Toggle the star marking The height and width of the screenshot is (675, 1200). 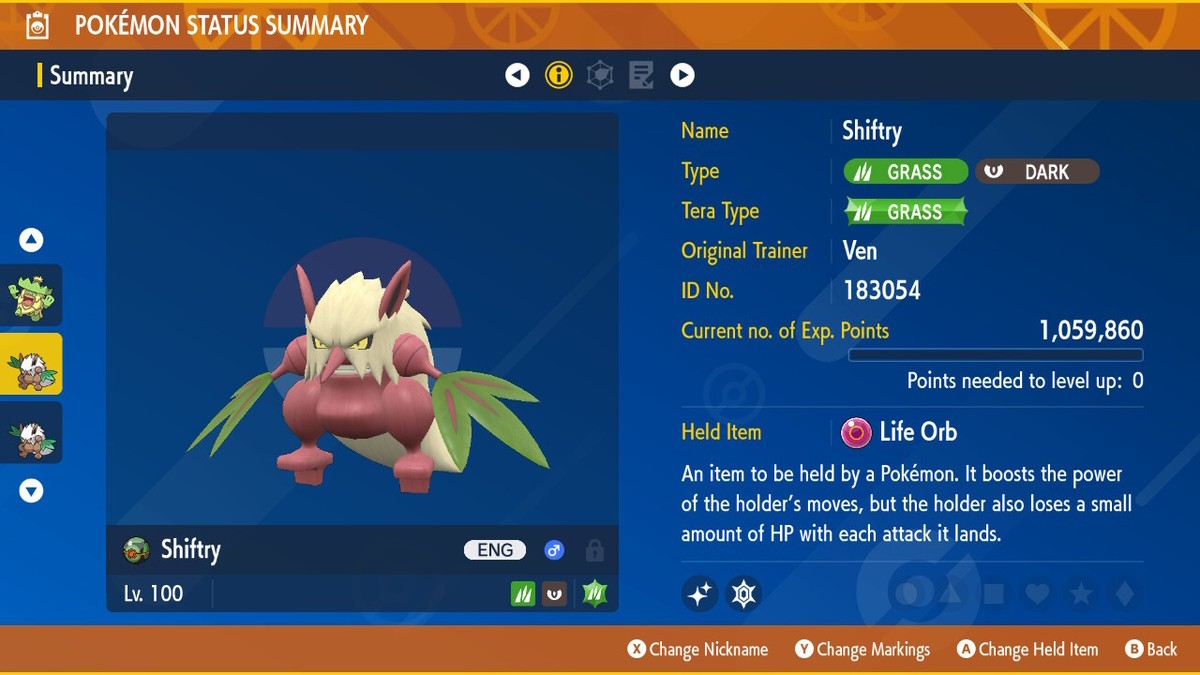[x=1081, y=594]
